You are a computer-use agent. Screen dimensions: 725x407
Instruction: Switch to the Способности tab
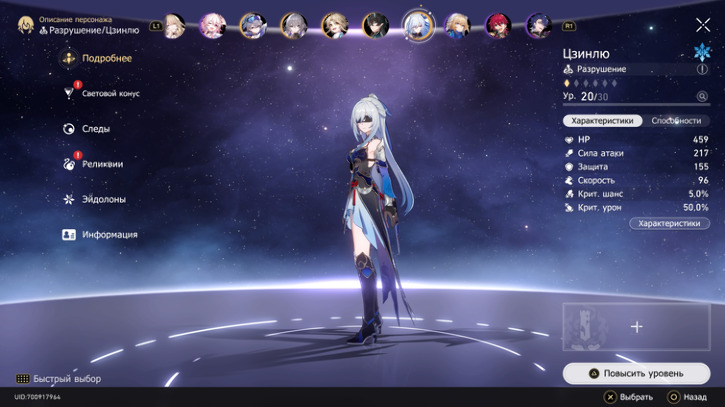[676, 120]
